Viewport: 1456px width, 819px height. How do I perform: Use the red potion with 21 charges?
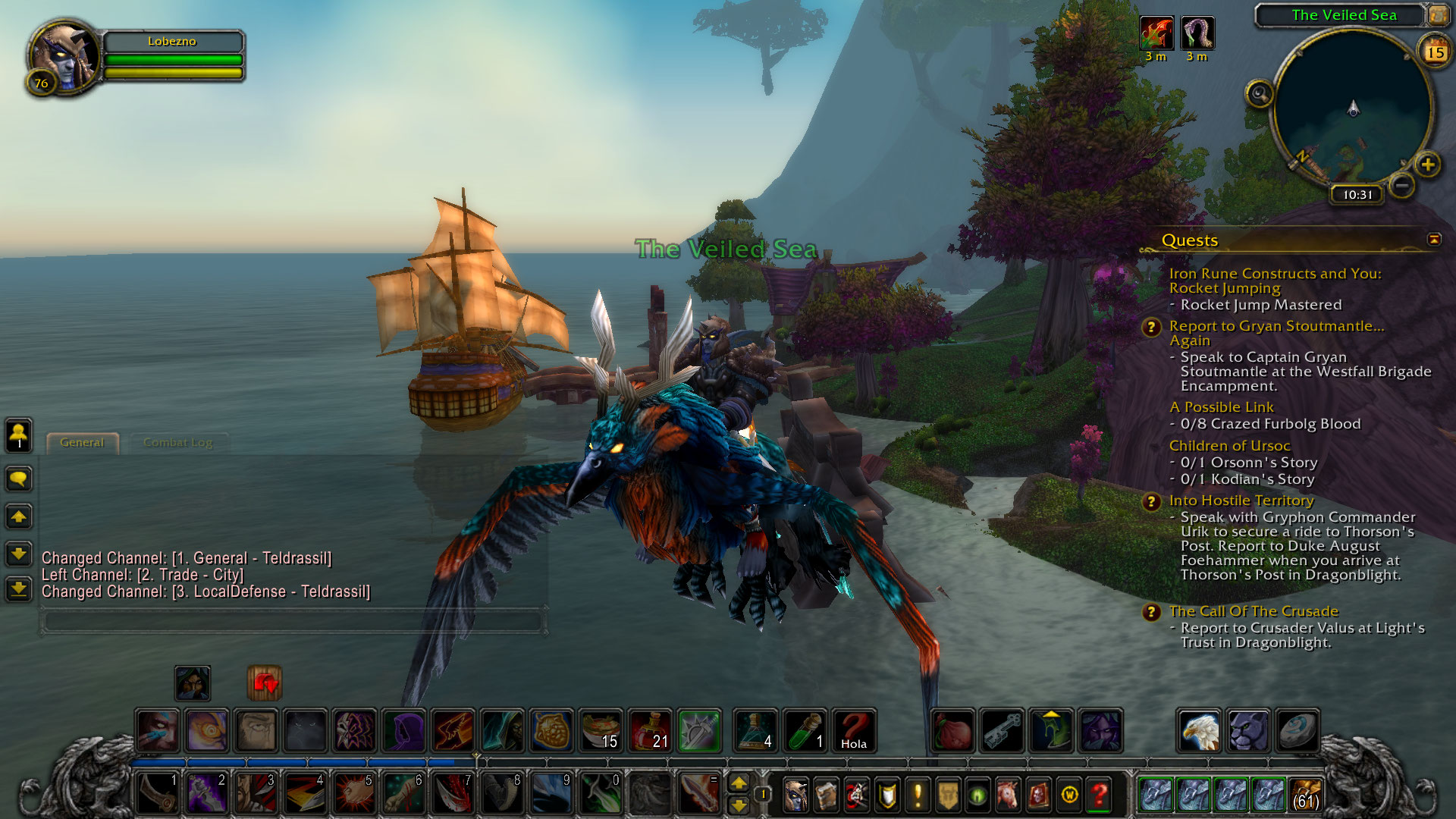click(x=650, y=731)
